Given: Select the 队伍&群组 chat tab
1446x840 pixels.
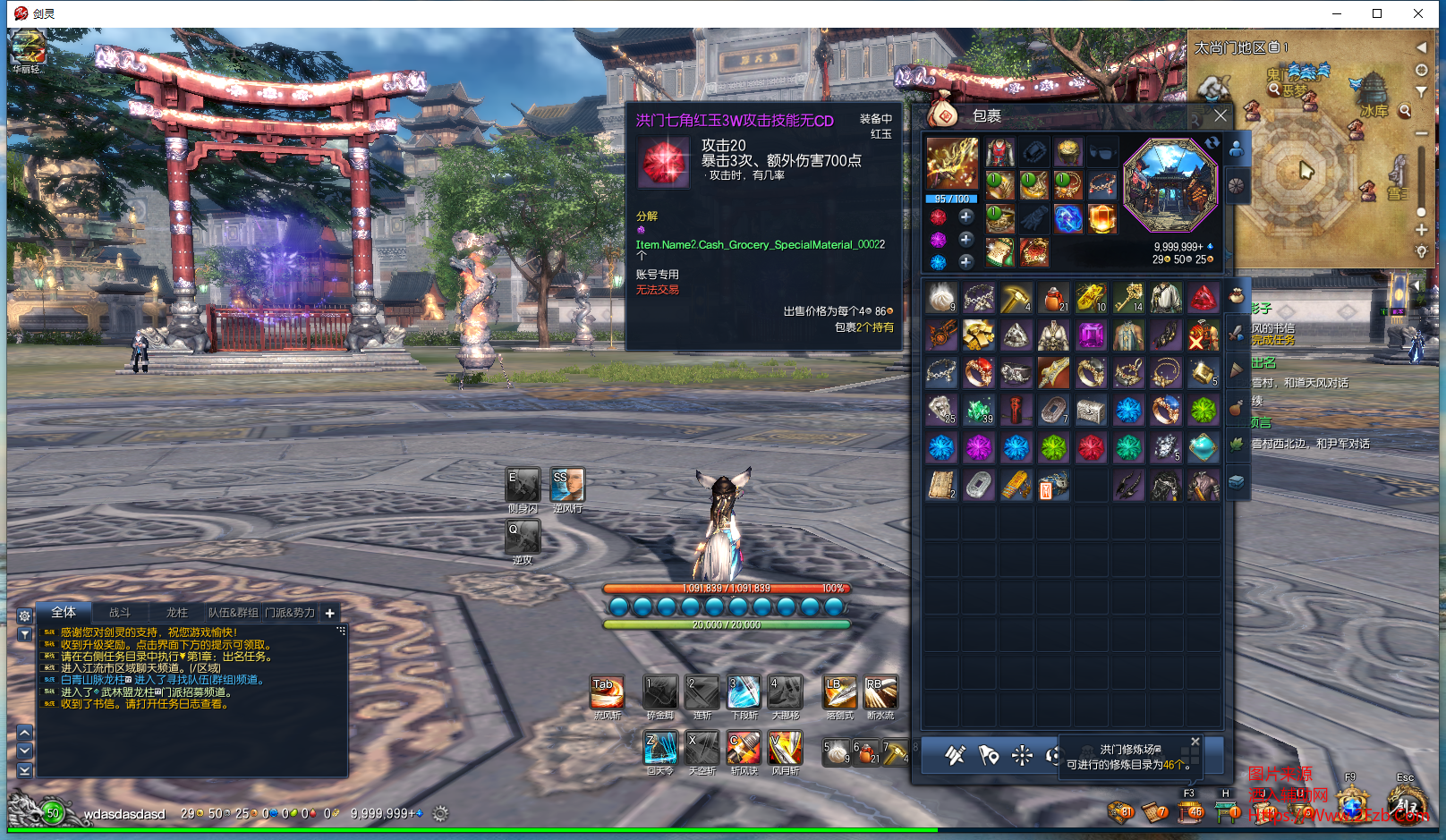Looking at the screenshot, I should click(x=233, y=613).
